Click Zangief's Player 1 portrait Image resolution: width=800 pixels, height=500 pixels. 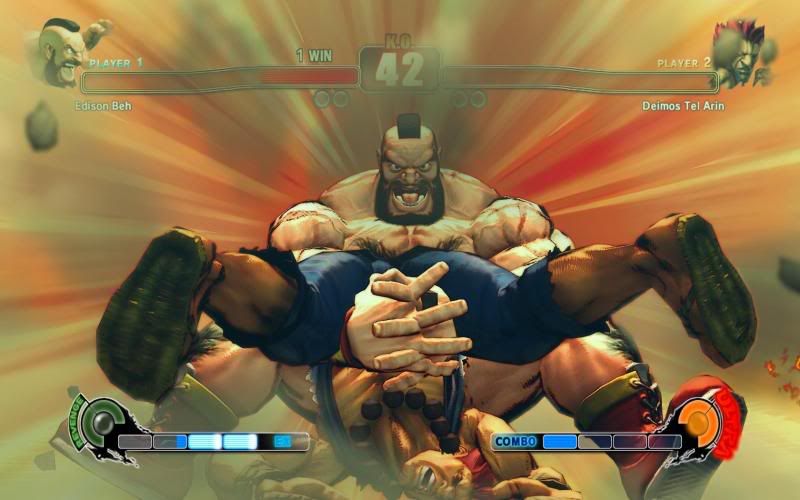pos(62,50)
